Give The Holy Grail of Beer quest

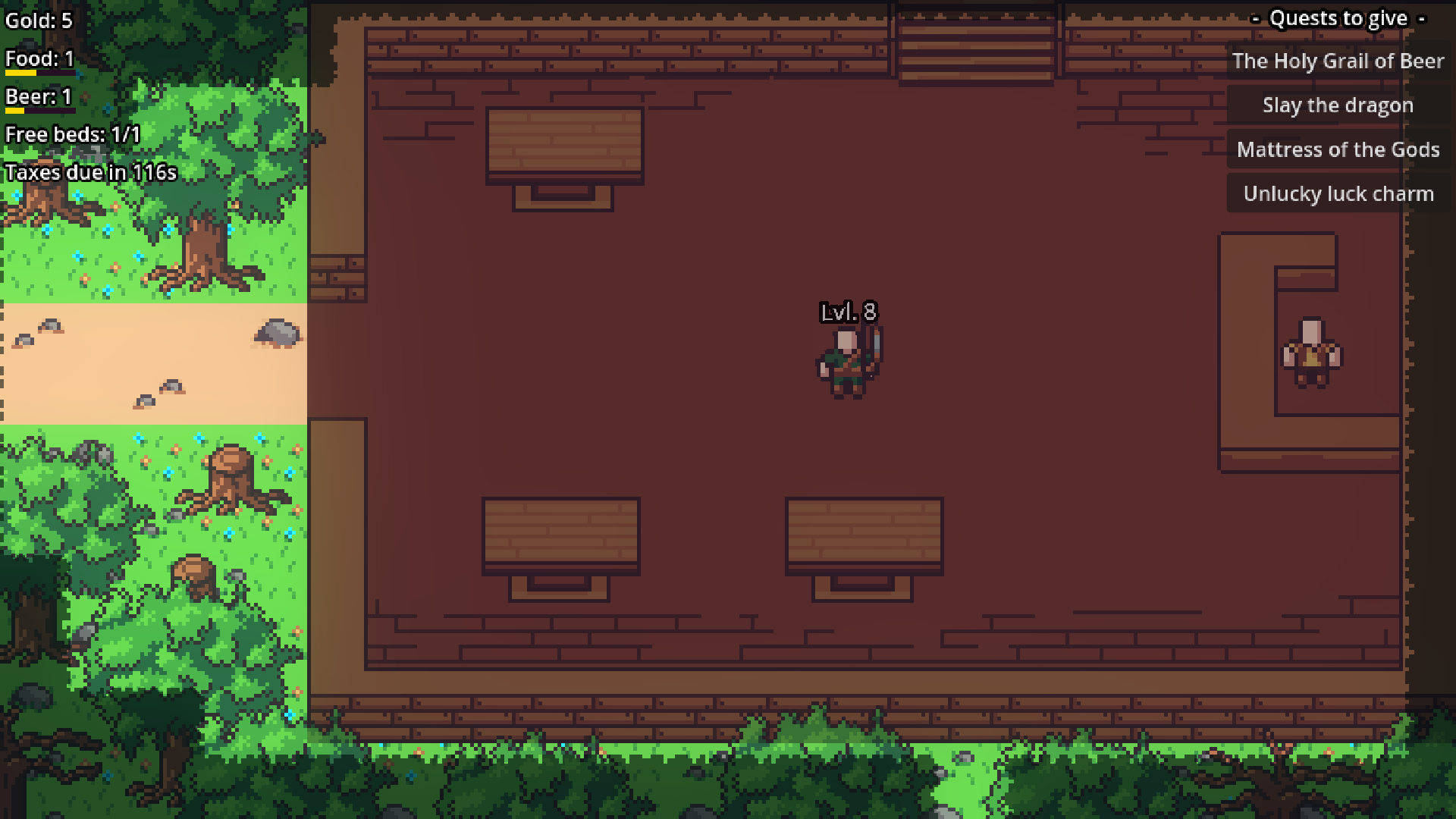(1338, 61)
